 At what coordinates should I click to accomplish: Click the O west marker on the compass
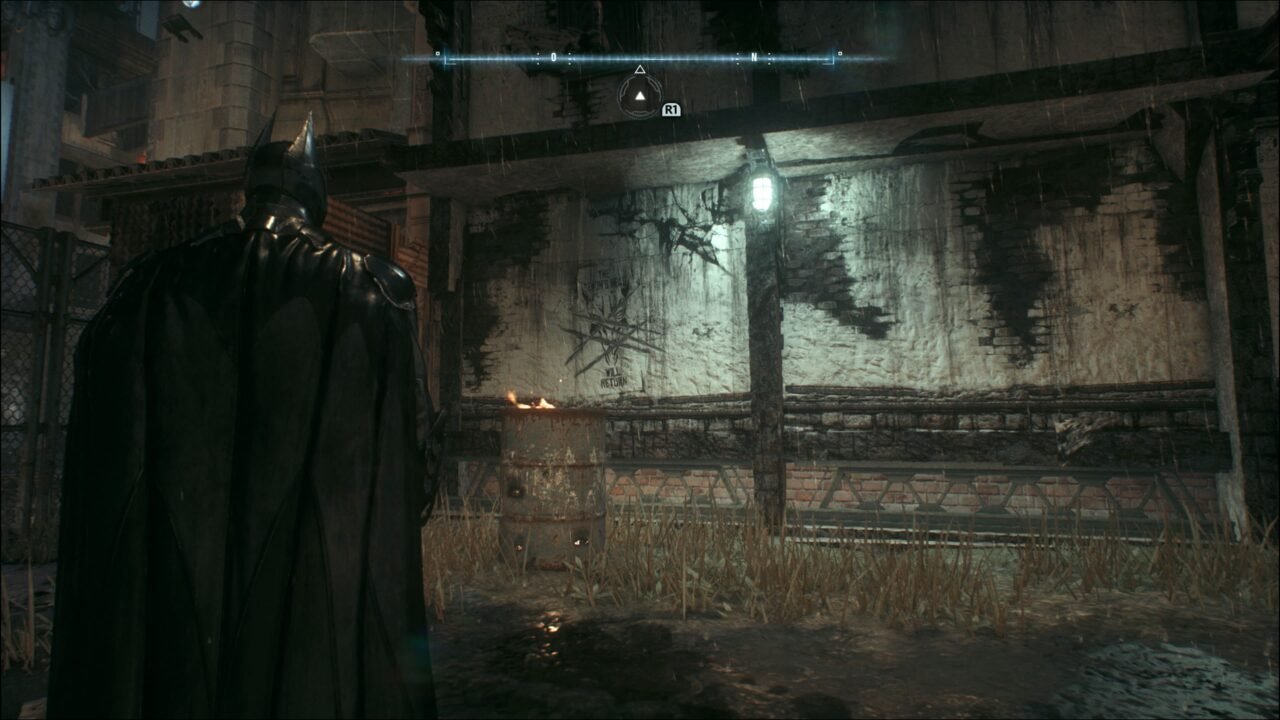(x=553, y=58)
